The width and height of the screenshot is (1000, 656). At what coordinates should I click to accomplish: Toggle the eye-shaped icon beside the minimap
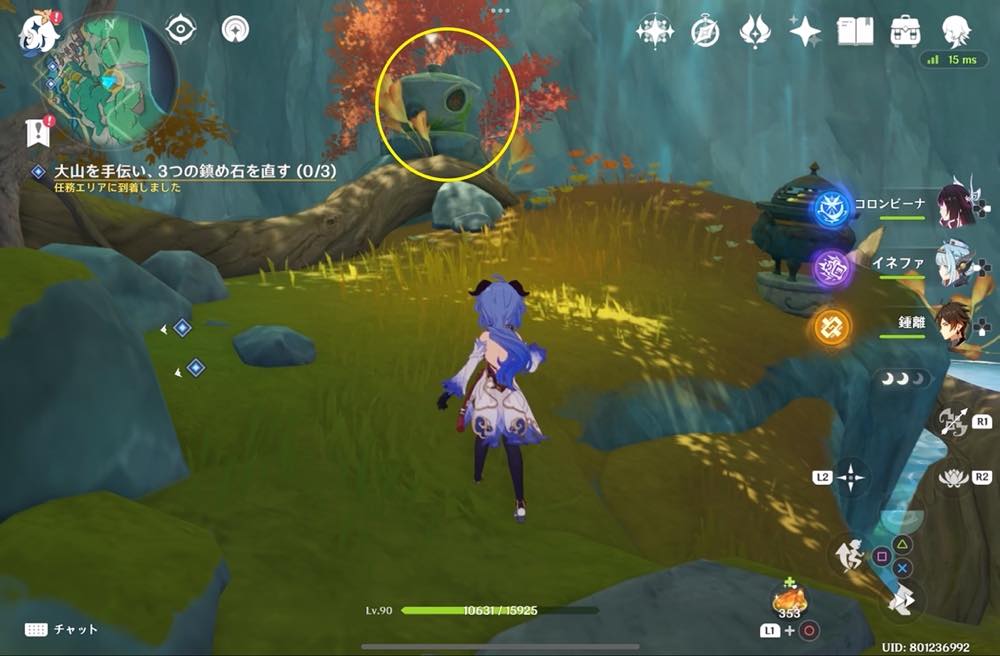pyautogui.click(x=180, y=30)
